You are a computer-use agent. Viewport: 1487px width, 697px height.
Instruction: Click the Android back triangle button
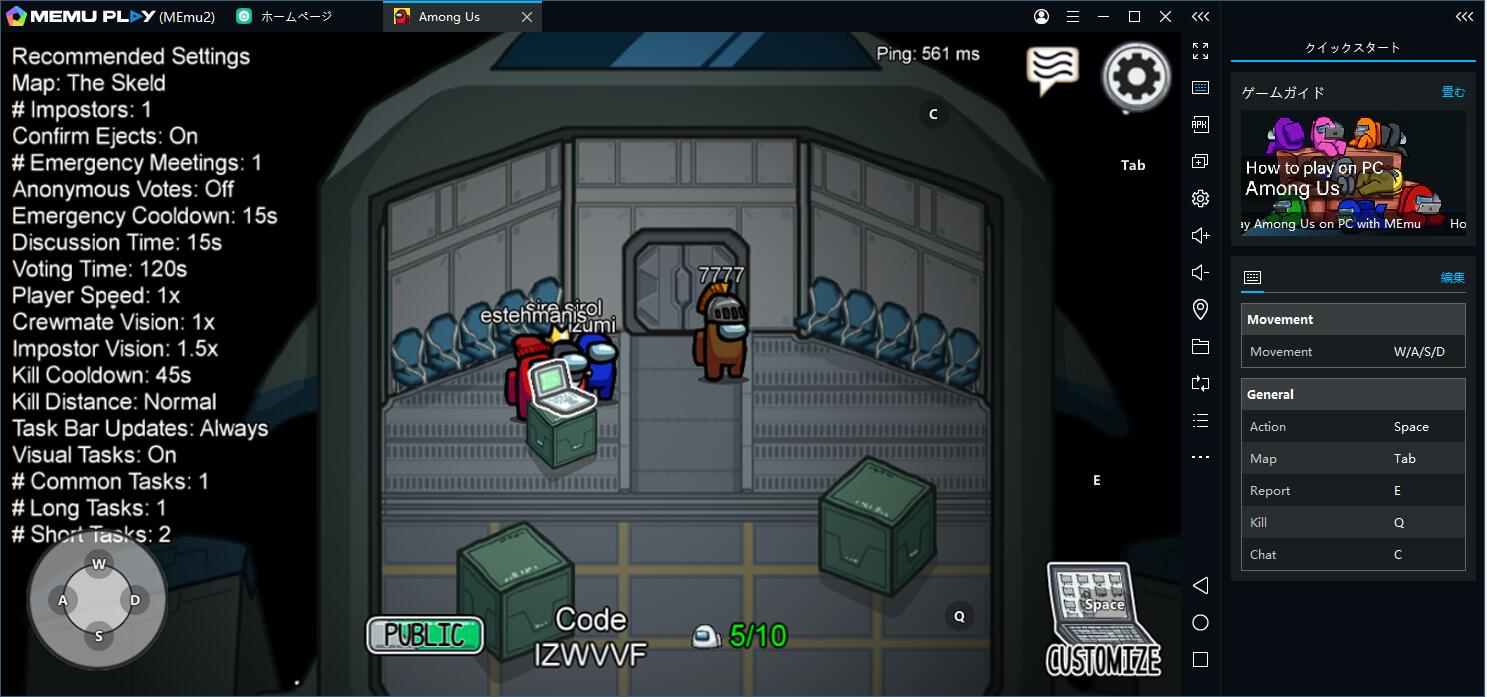[x=1200, y=585]
